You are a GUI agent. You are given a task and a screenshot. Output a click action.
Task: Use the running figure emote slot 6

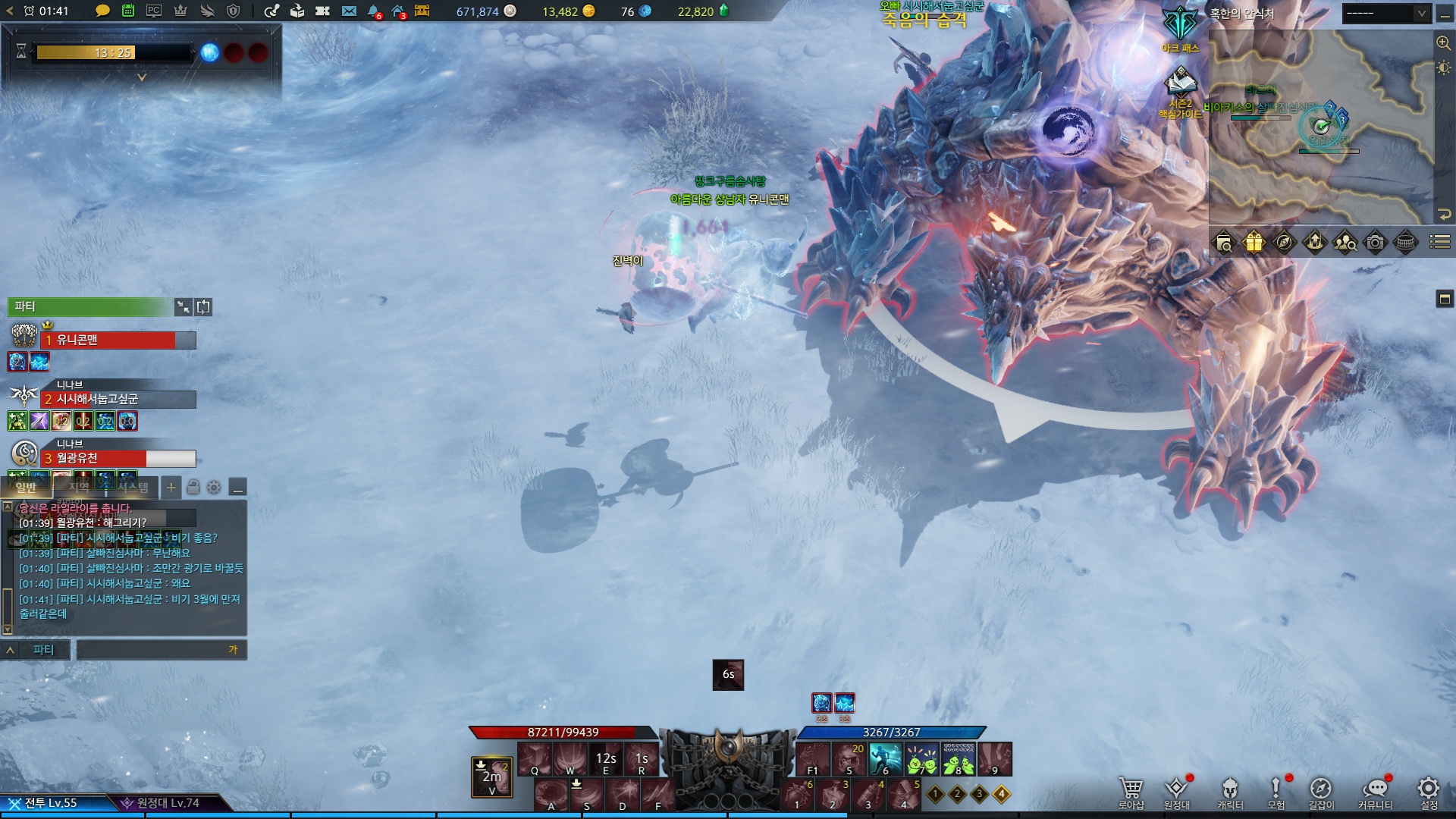[884, 758]
